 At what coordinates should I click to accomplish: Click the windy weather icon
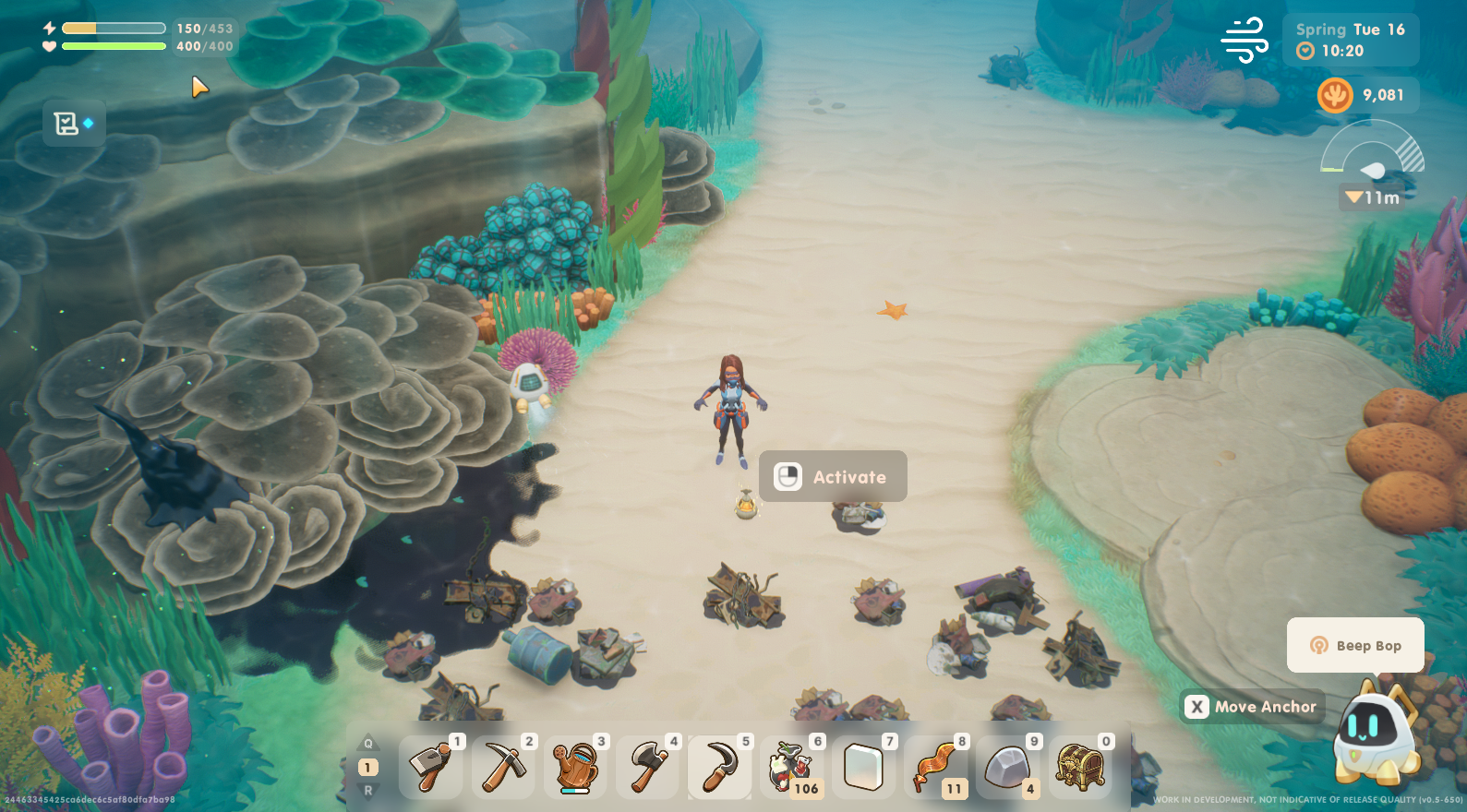pyautogui.click(x=1245, y=40)
